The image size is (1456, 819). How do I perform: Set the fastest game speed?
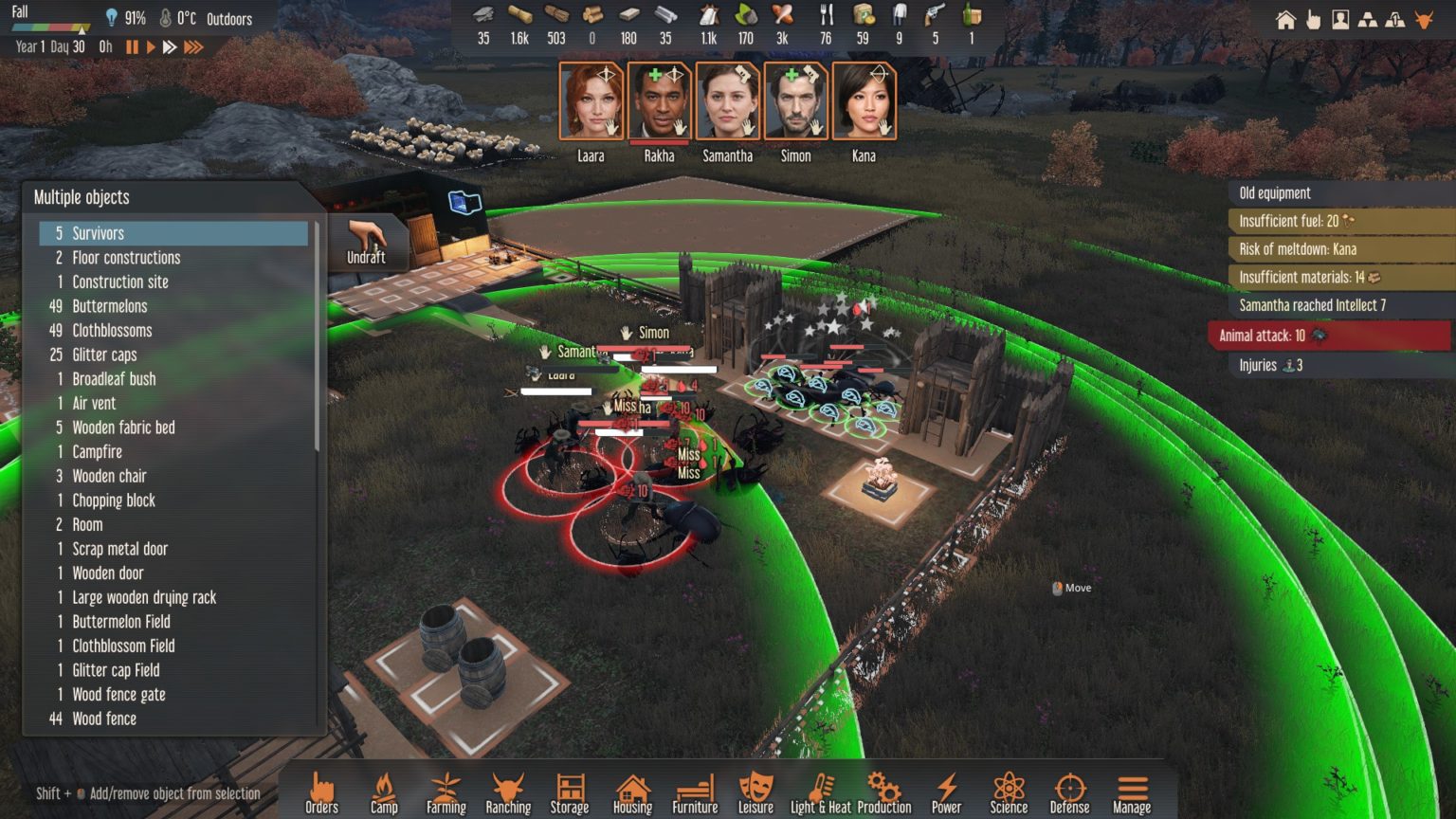(194, 46)
